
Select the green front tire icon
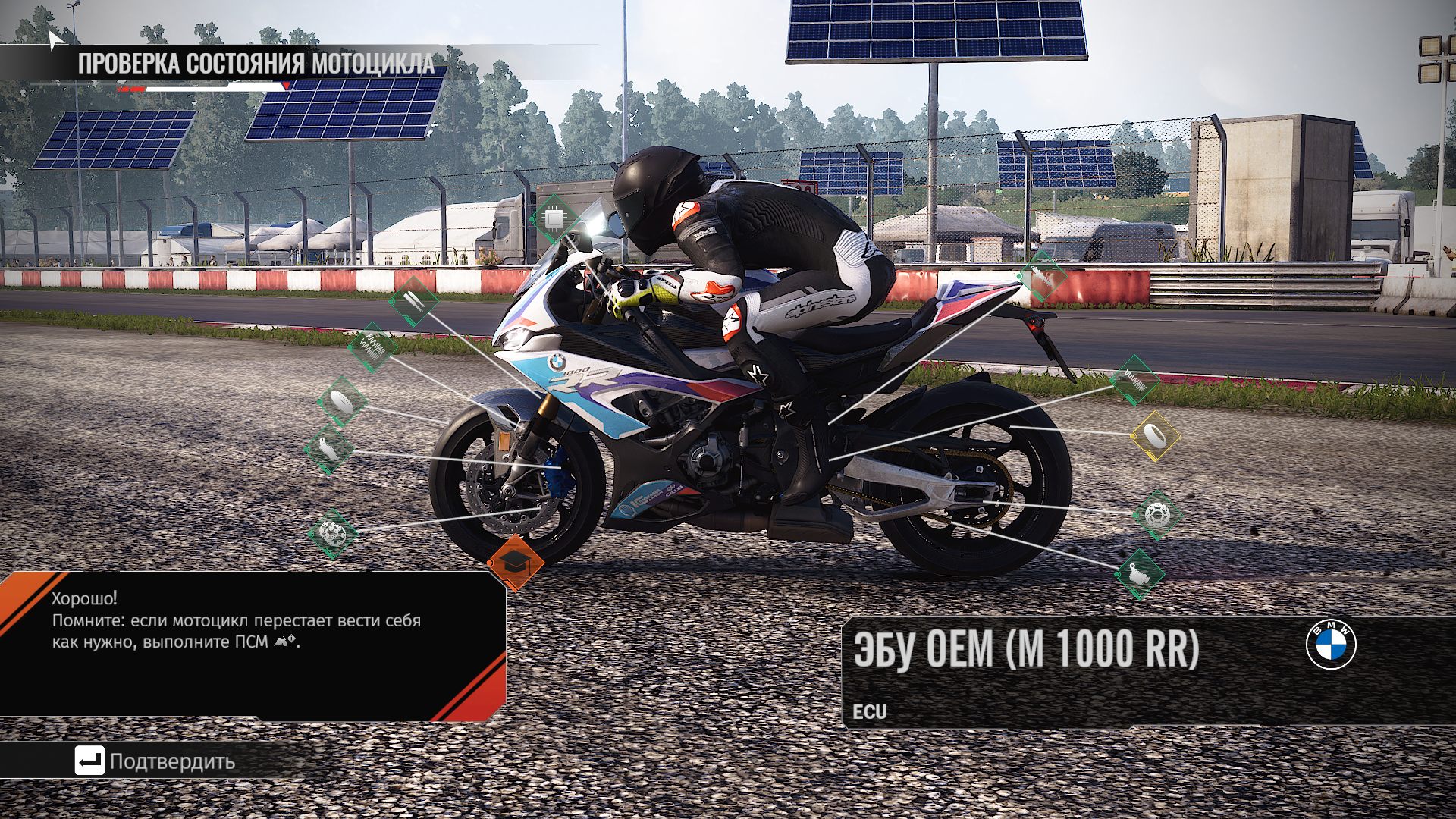[x=341, y=401]
